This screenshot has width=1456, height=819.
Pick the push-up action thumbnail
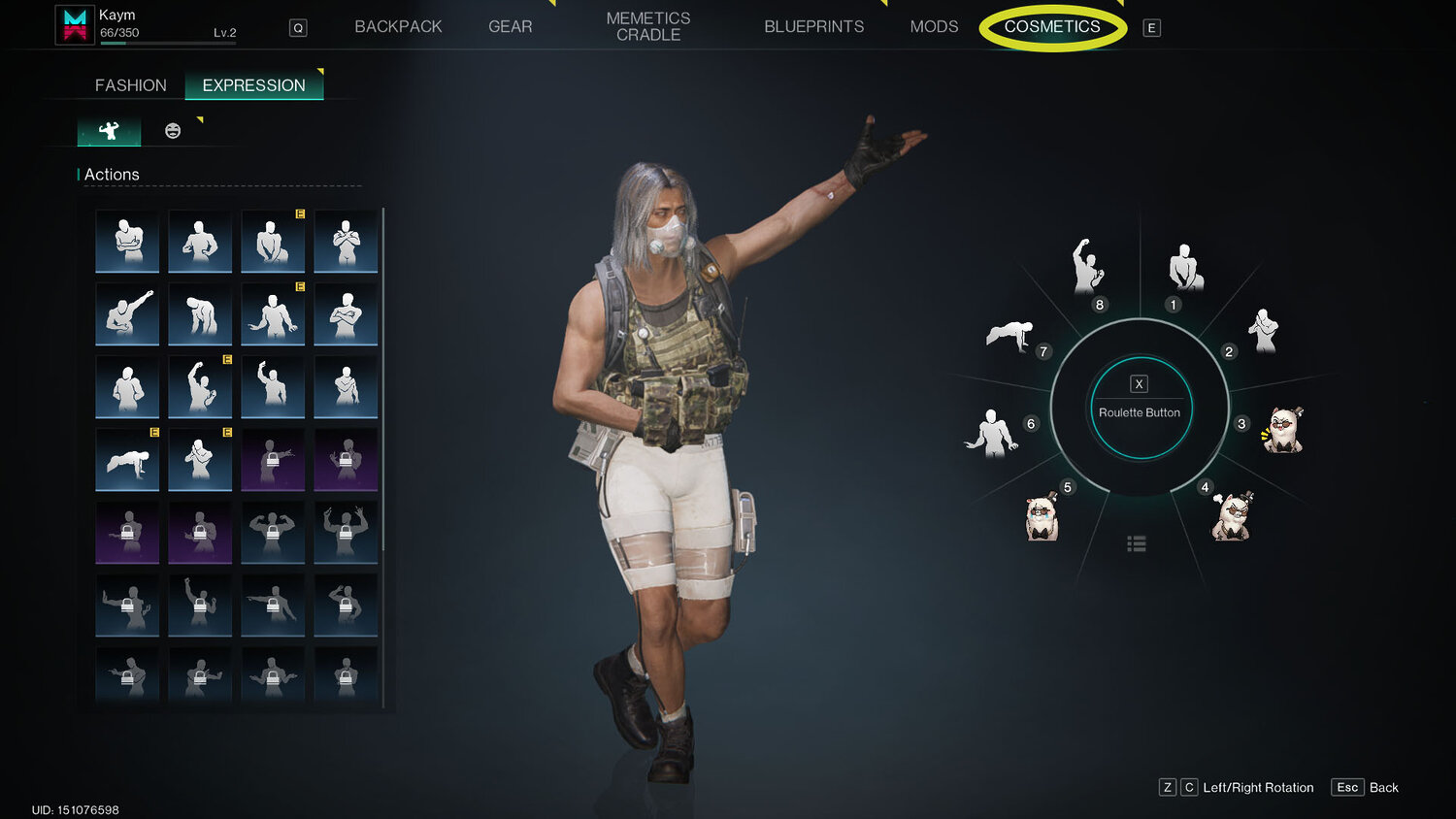pos(127,460)
